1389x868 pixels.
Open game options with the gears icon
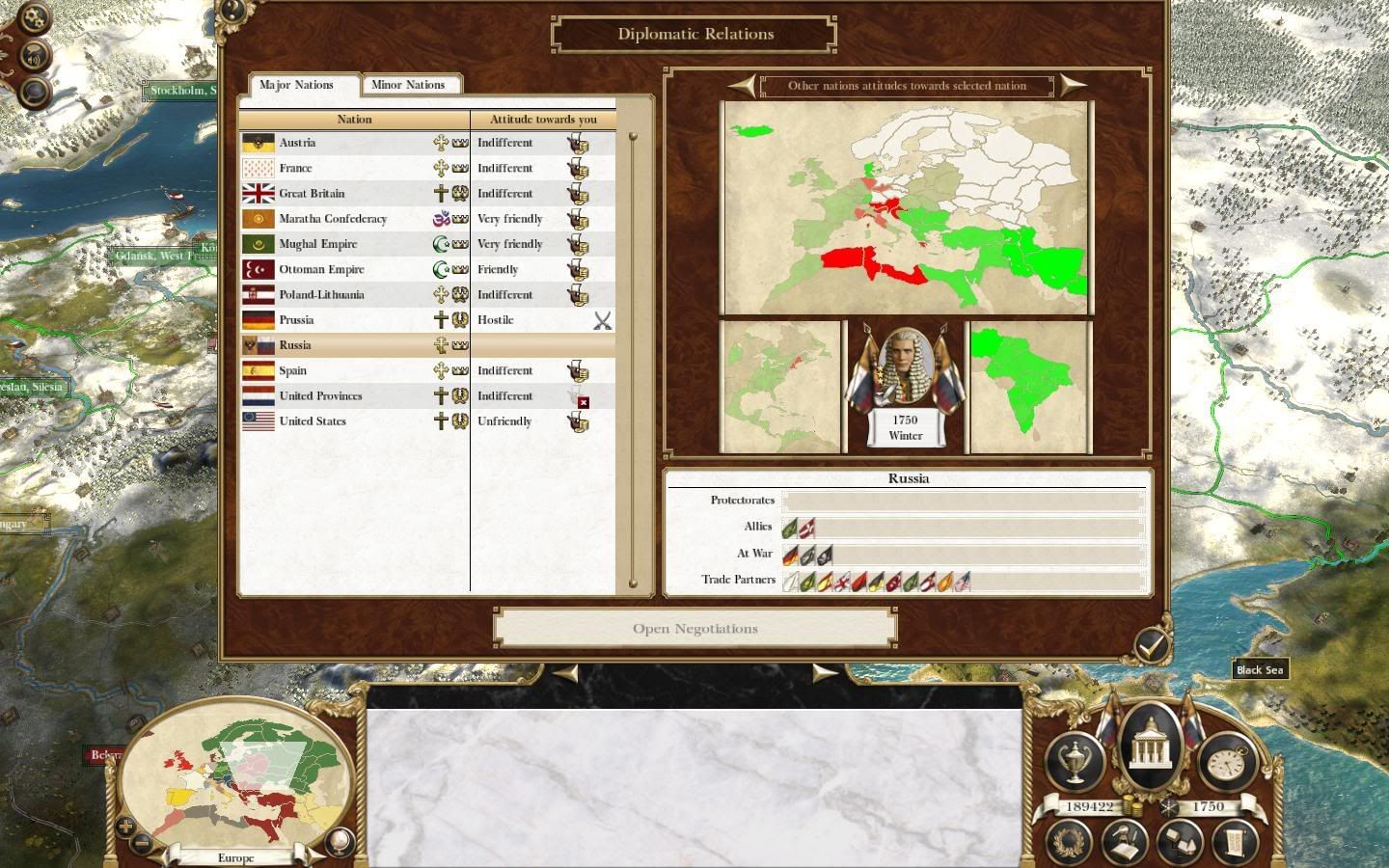point(34,17)
